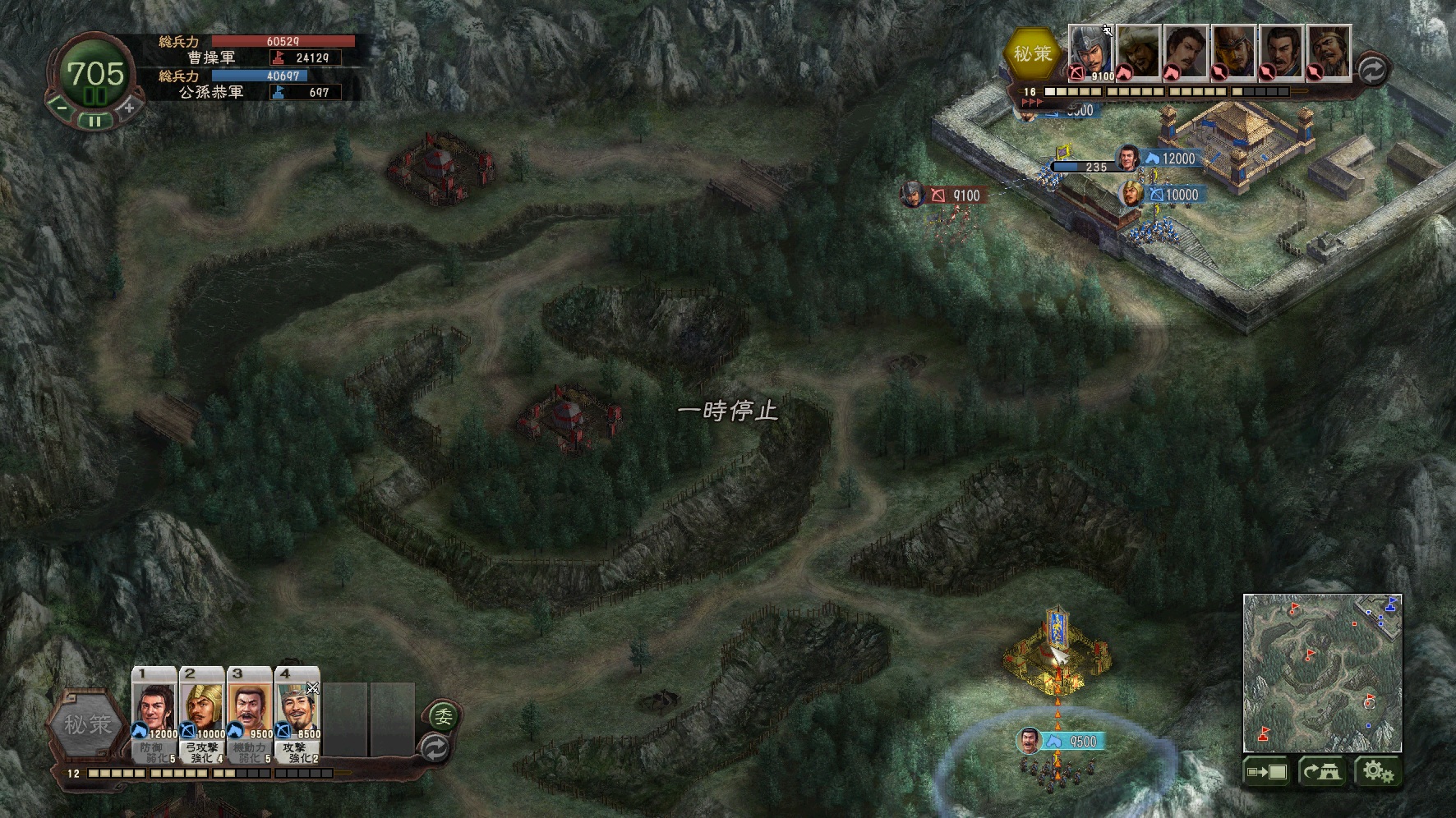Open the grey 秘策 hexagon beside officer cards
Image resolution: width=1456 pixels, height=818 pixels.
pos(87,724)
